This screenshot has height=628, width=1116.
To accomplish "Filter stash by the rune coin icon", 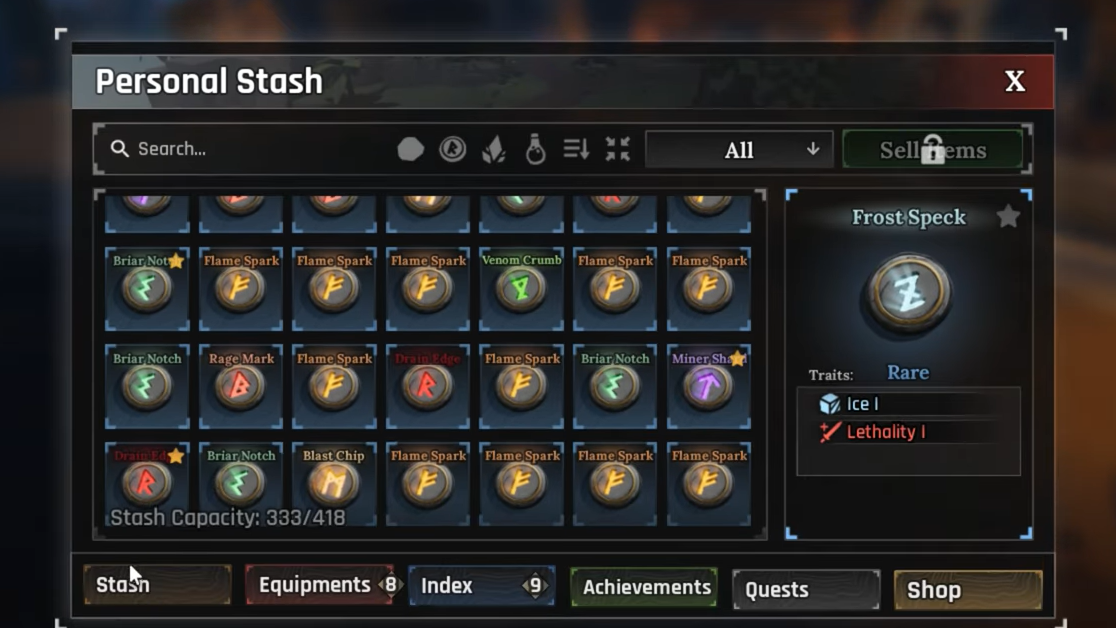I will click(x=453, y=150).
